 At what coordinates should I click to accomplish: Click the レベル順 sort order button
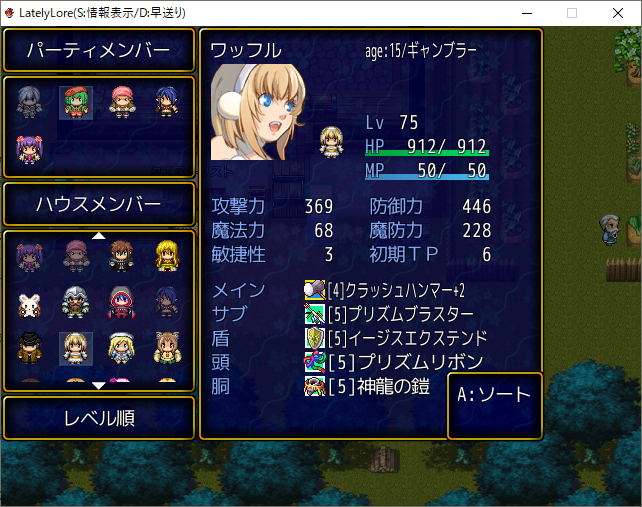tap(99, 418)
